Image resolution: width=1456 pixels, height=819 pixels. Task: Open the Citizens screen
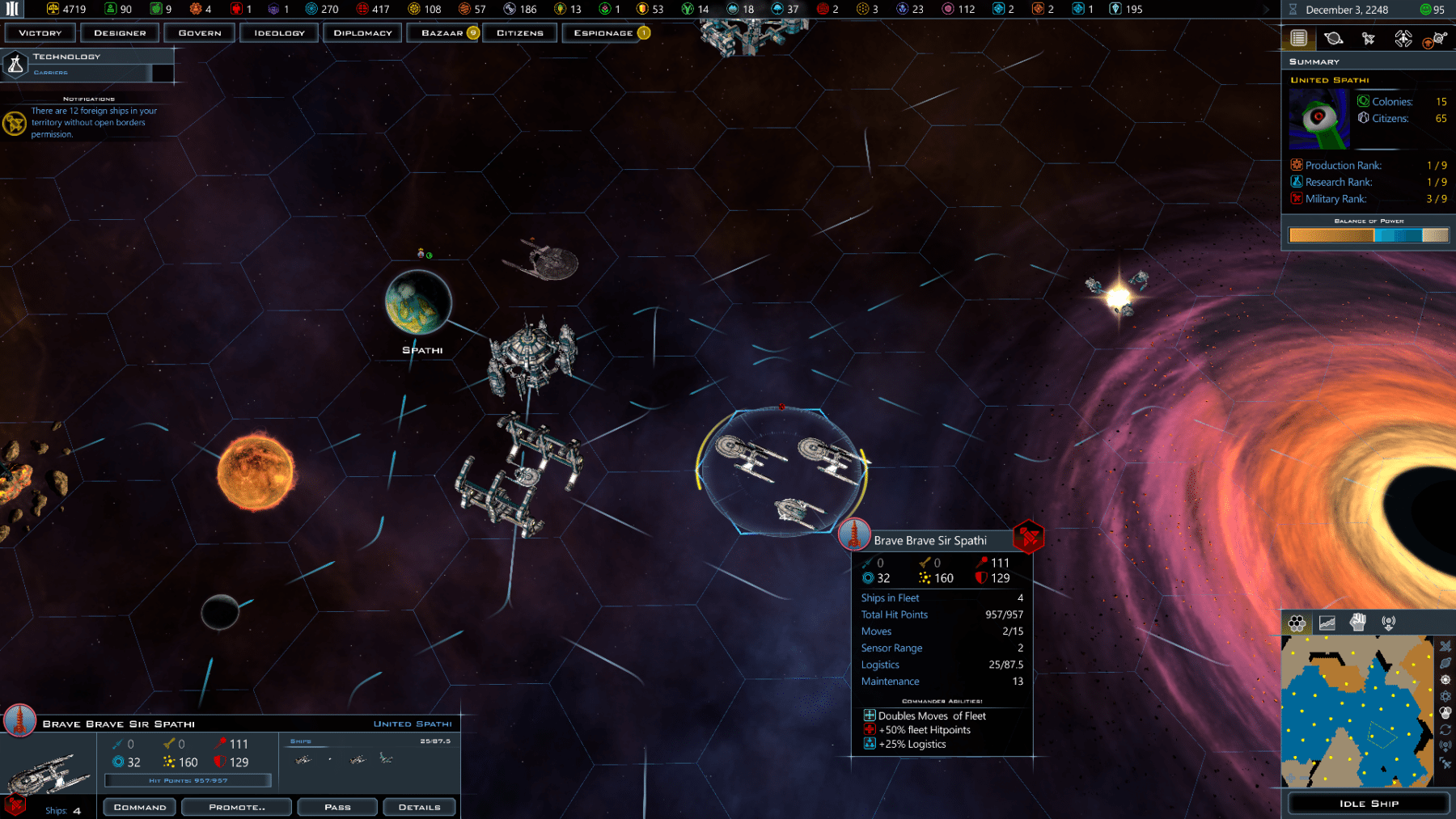coord(519,33)
